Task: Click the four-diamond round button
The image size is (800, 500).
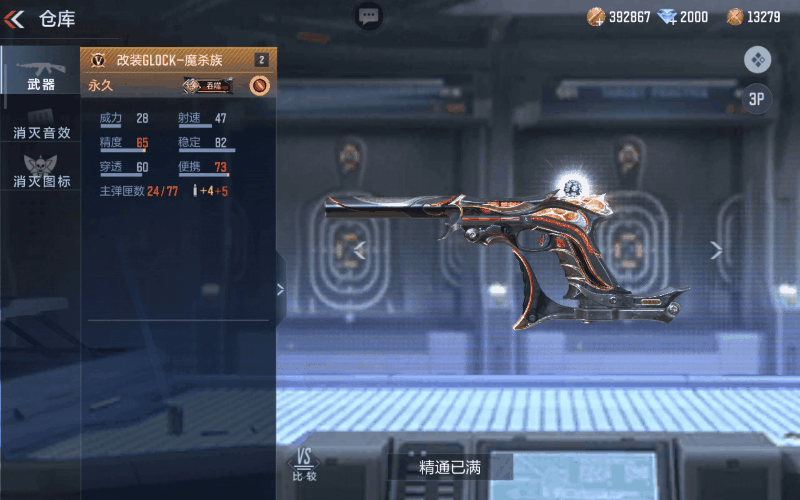Action: (757, 60)
